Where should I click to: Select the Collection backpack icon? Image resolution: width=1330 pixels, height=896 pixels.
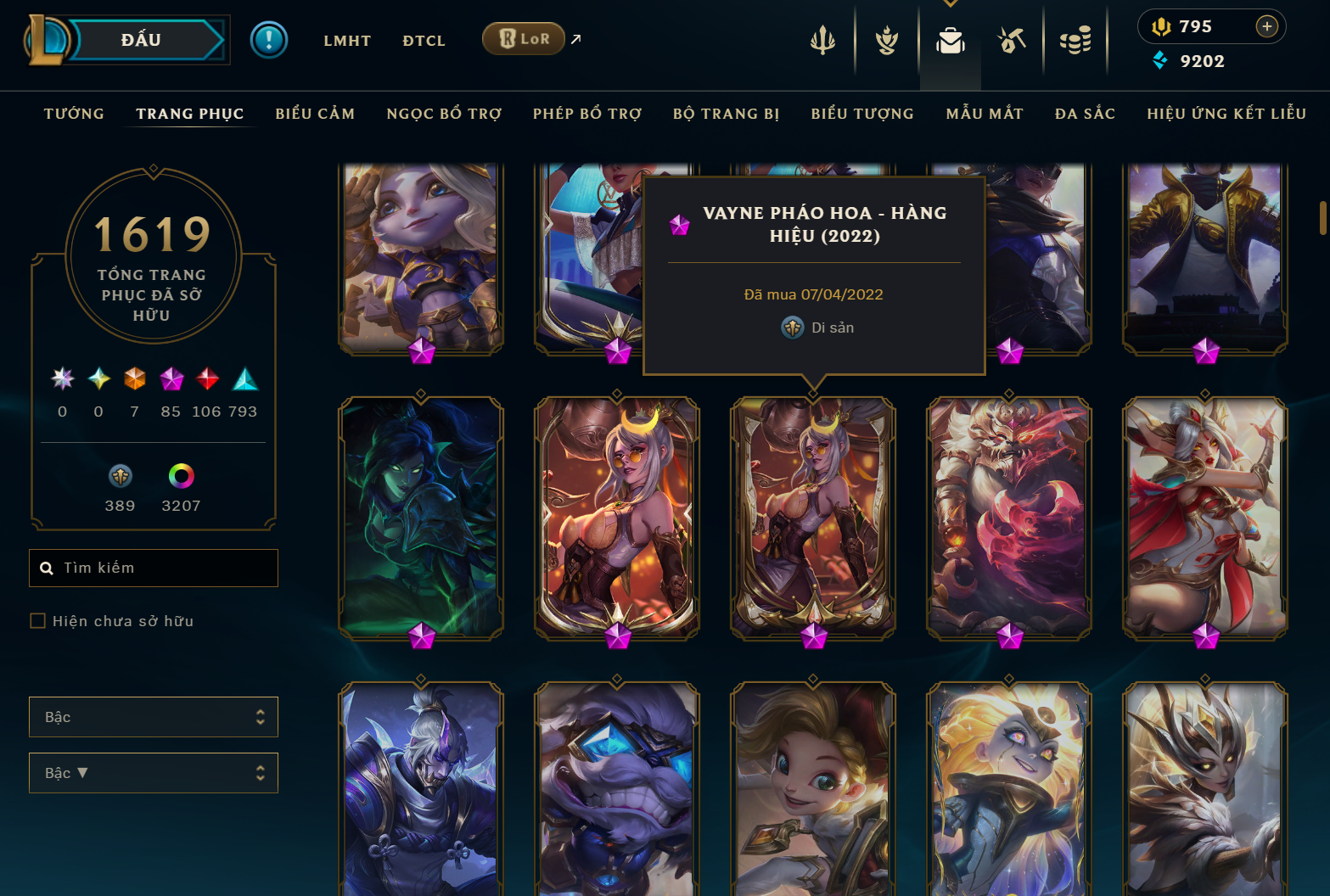[x=950, y=40]
